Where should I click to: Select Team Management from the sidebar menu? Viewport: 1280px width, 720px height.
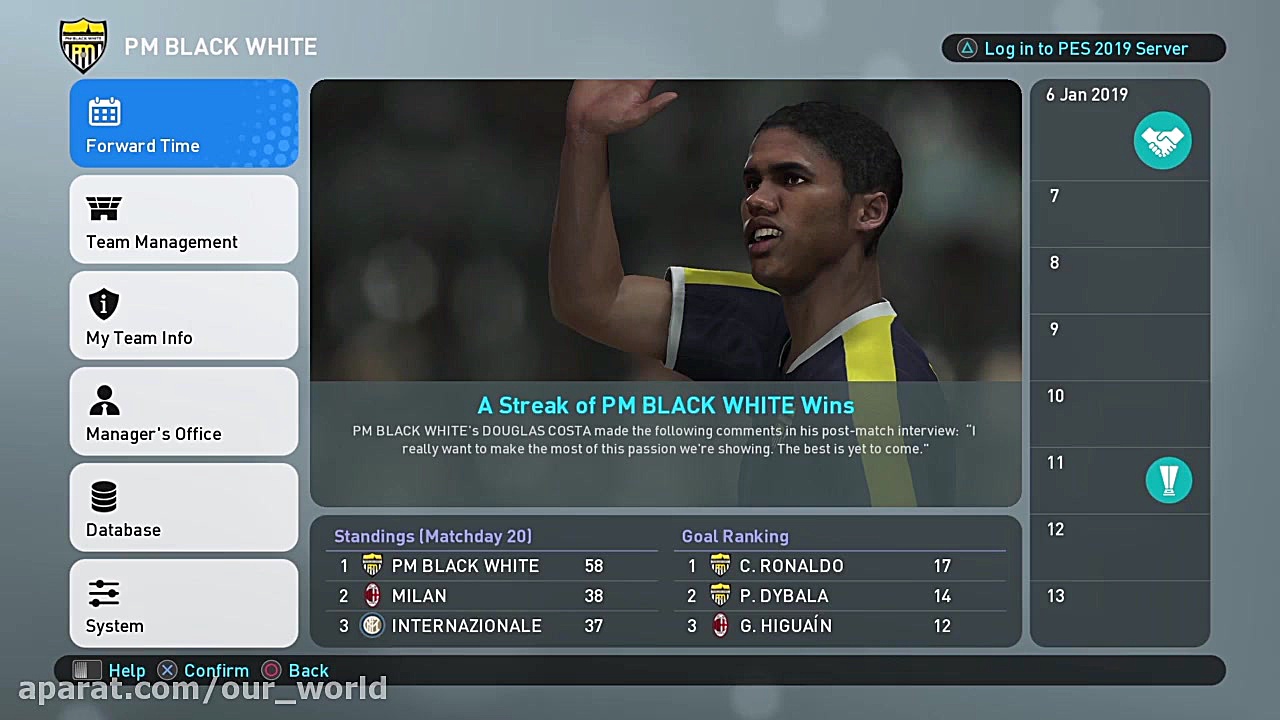[x=184, y=219]
